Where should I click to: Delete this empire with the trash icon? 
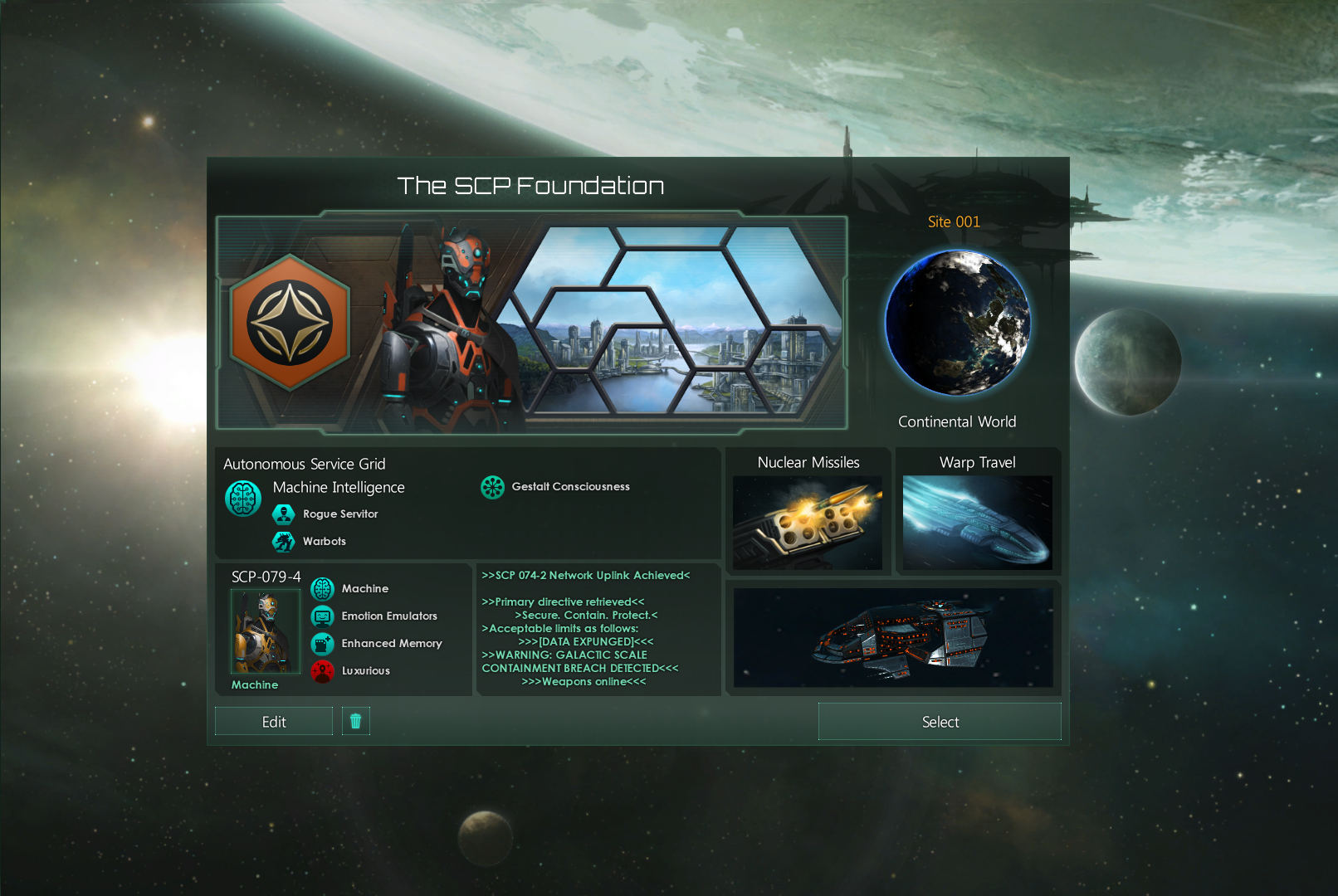355,721
